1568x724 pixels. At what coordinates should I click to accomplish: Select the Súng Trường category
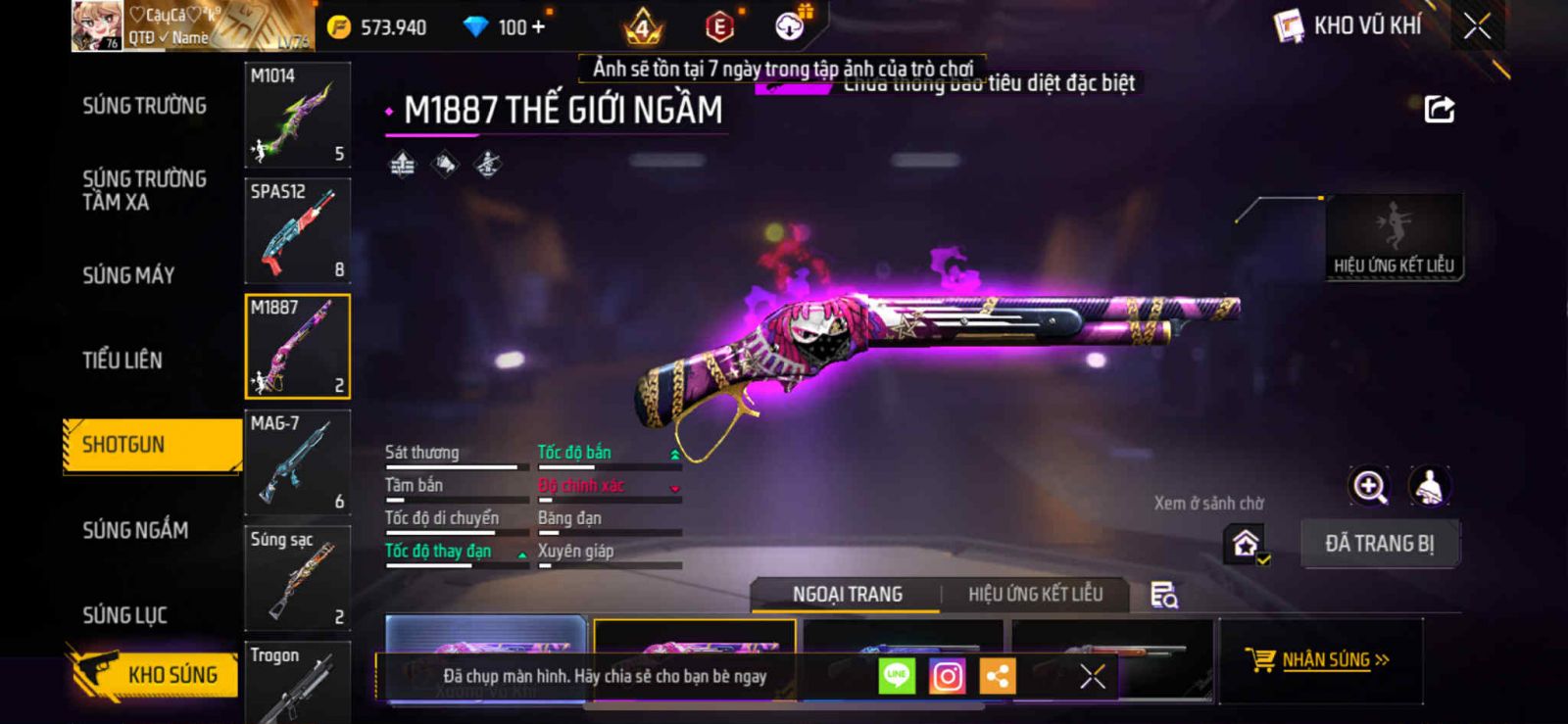pyautogui.click(x=144, y=106)
